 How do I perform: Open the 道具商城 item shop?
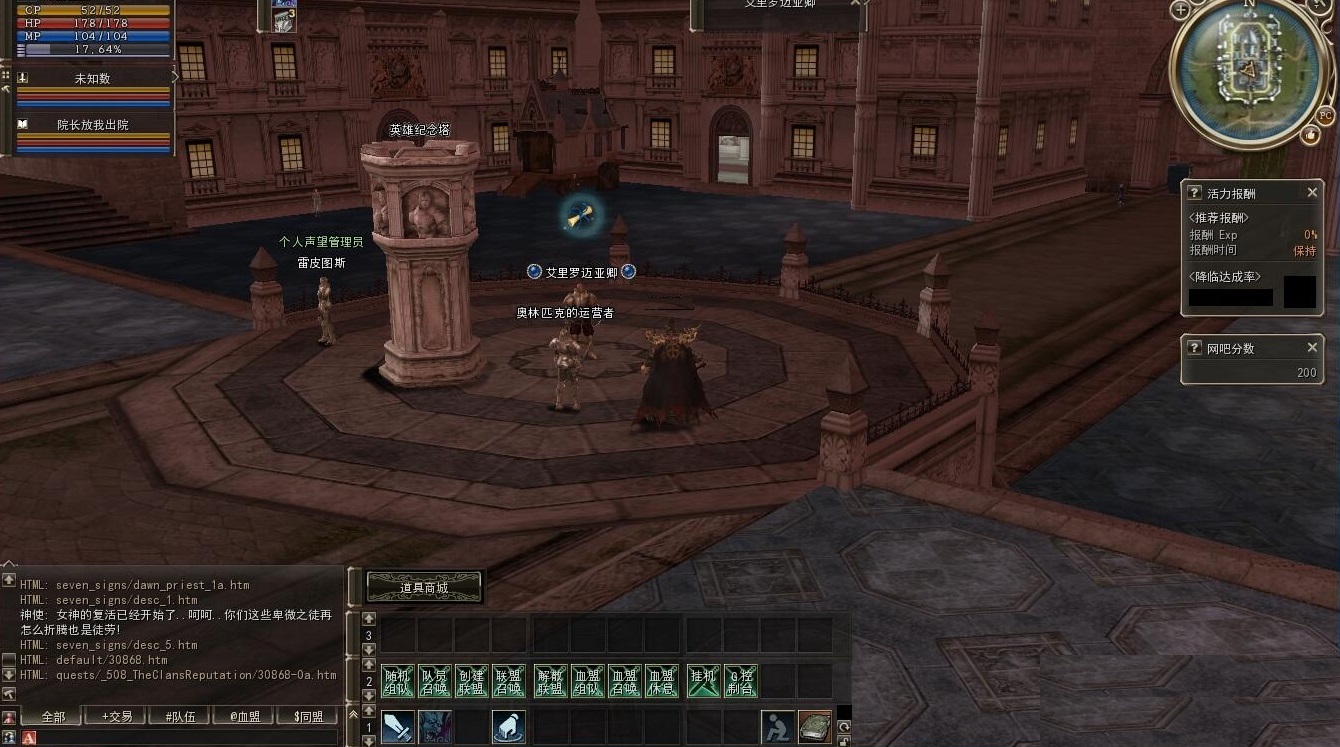(424, 587)
